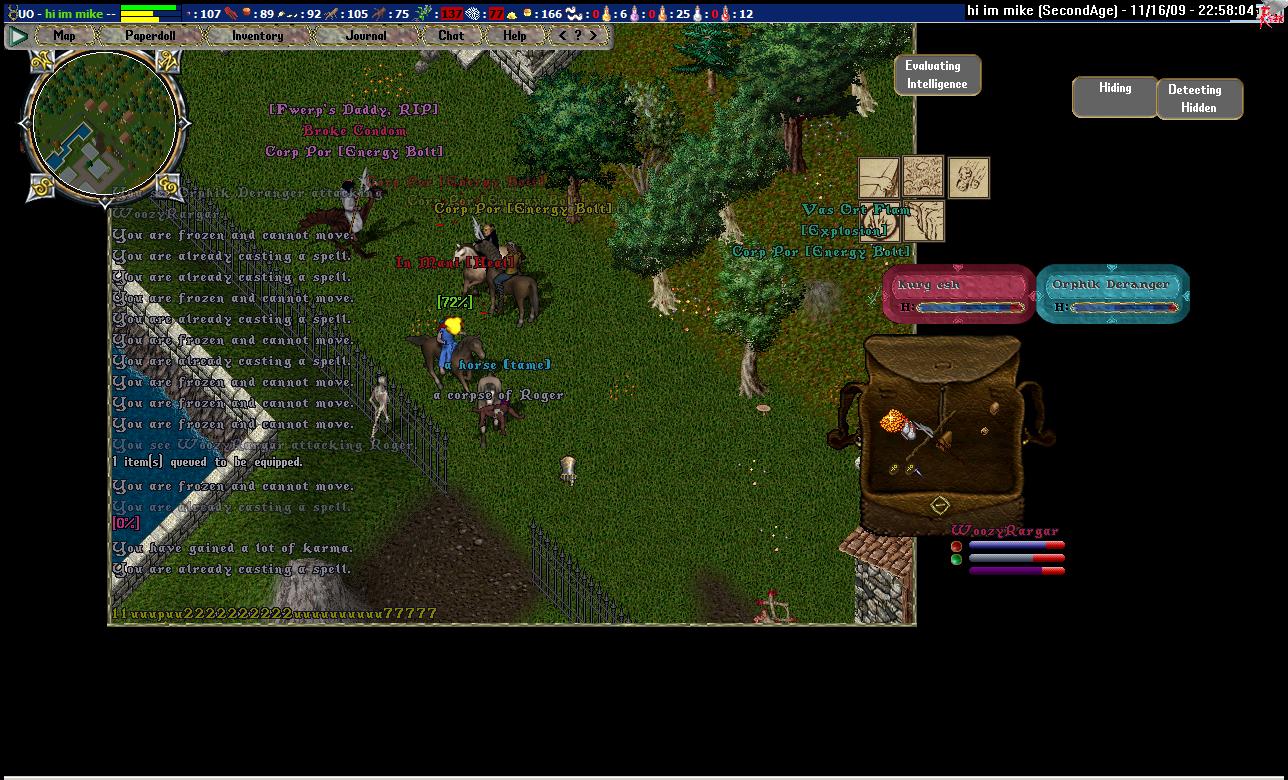Use the Evaluating Intelligence skill button
This screenshot has width=1288, height=780.
click(937, 75)
